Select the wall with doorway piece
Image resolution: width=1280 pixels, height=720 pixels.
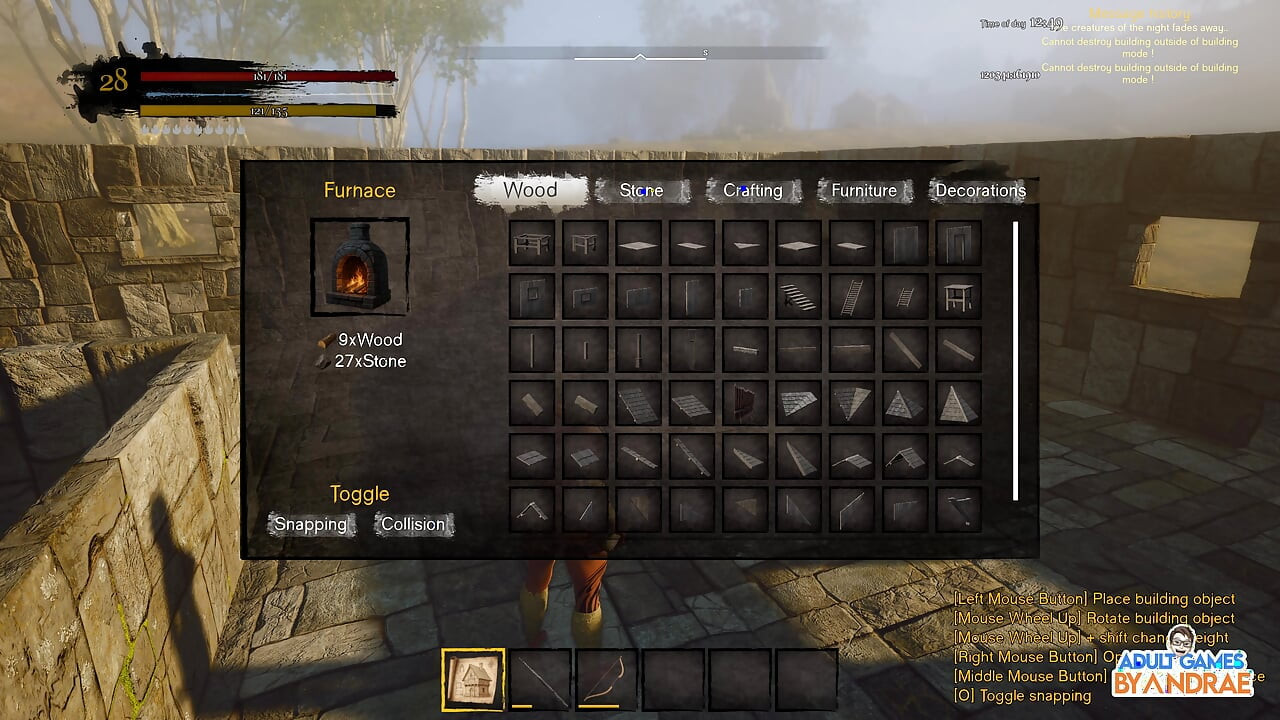click(959, 243)
